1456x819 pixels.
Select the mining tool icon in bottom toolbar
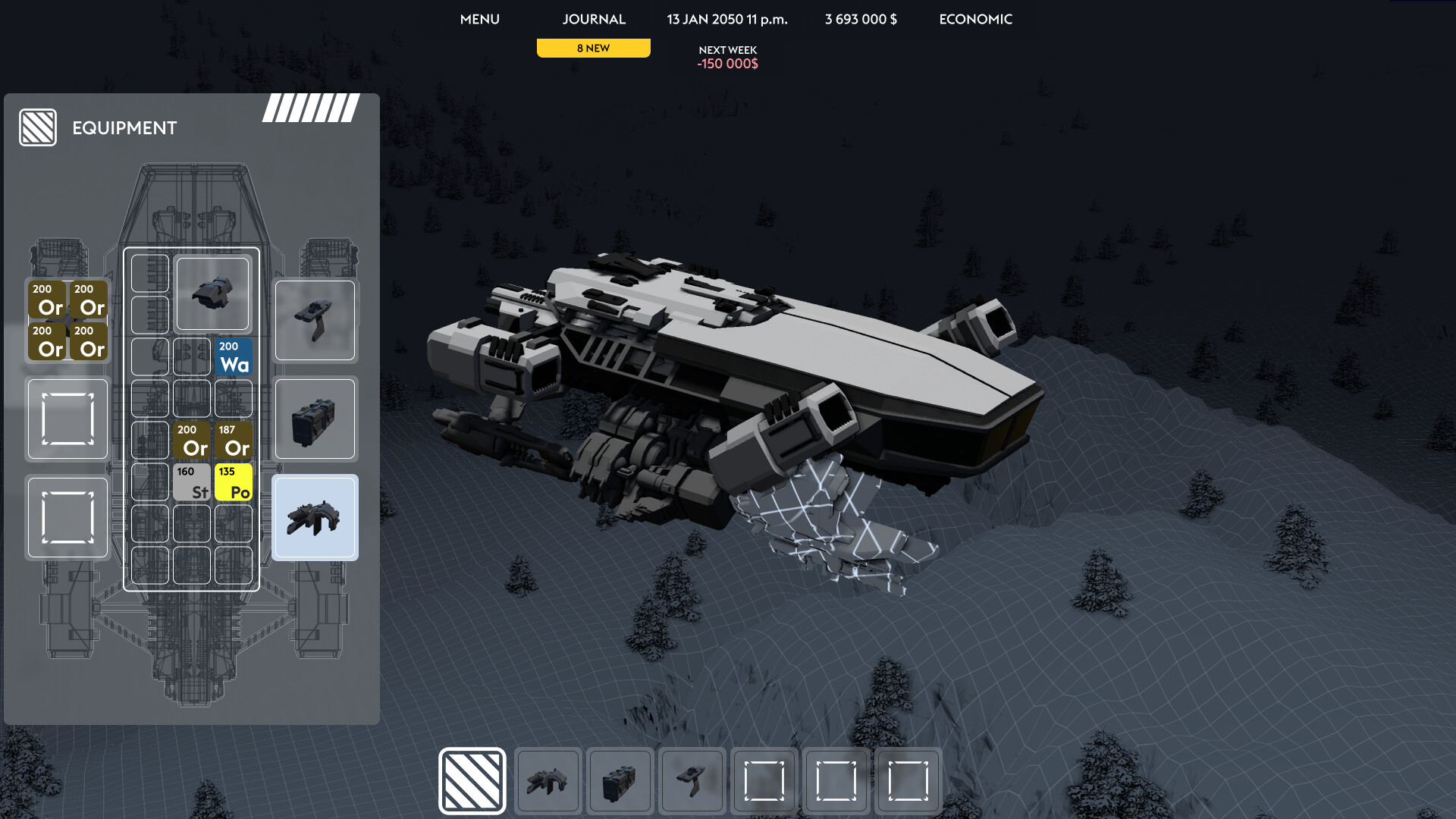coord(692,780)
